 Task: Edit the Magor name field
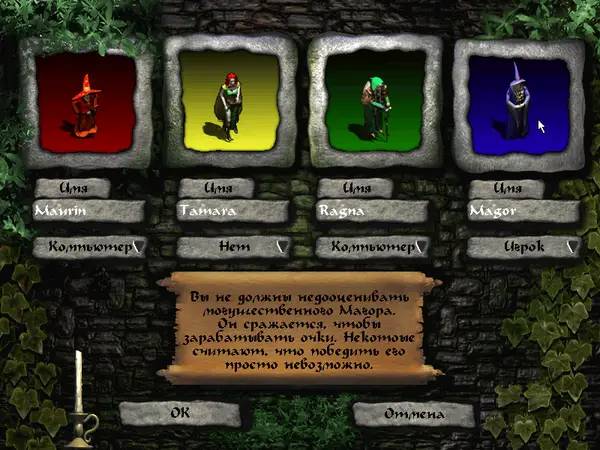pos(522,212)
